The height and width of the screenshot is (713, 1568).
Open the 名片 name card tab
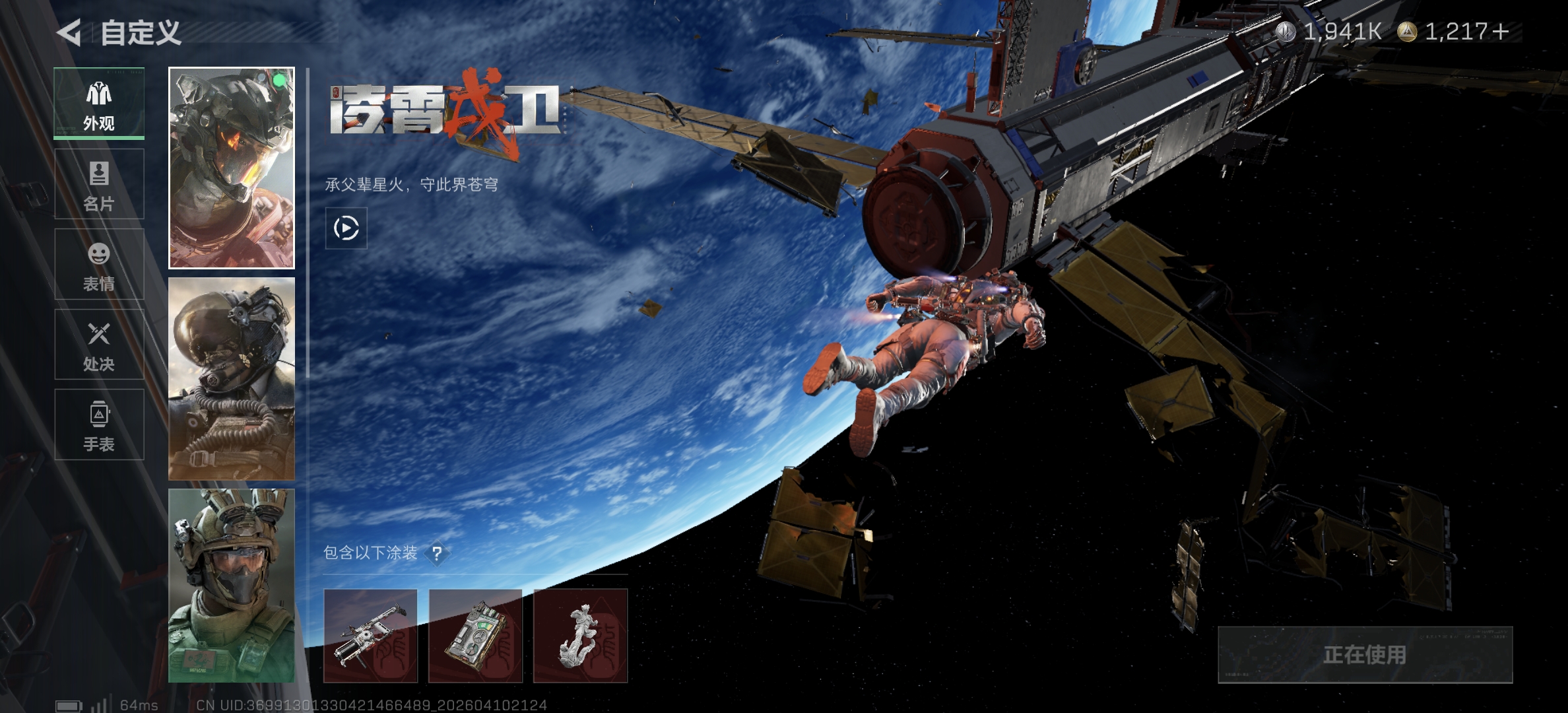[99, 184]
